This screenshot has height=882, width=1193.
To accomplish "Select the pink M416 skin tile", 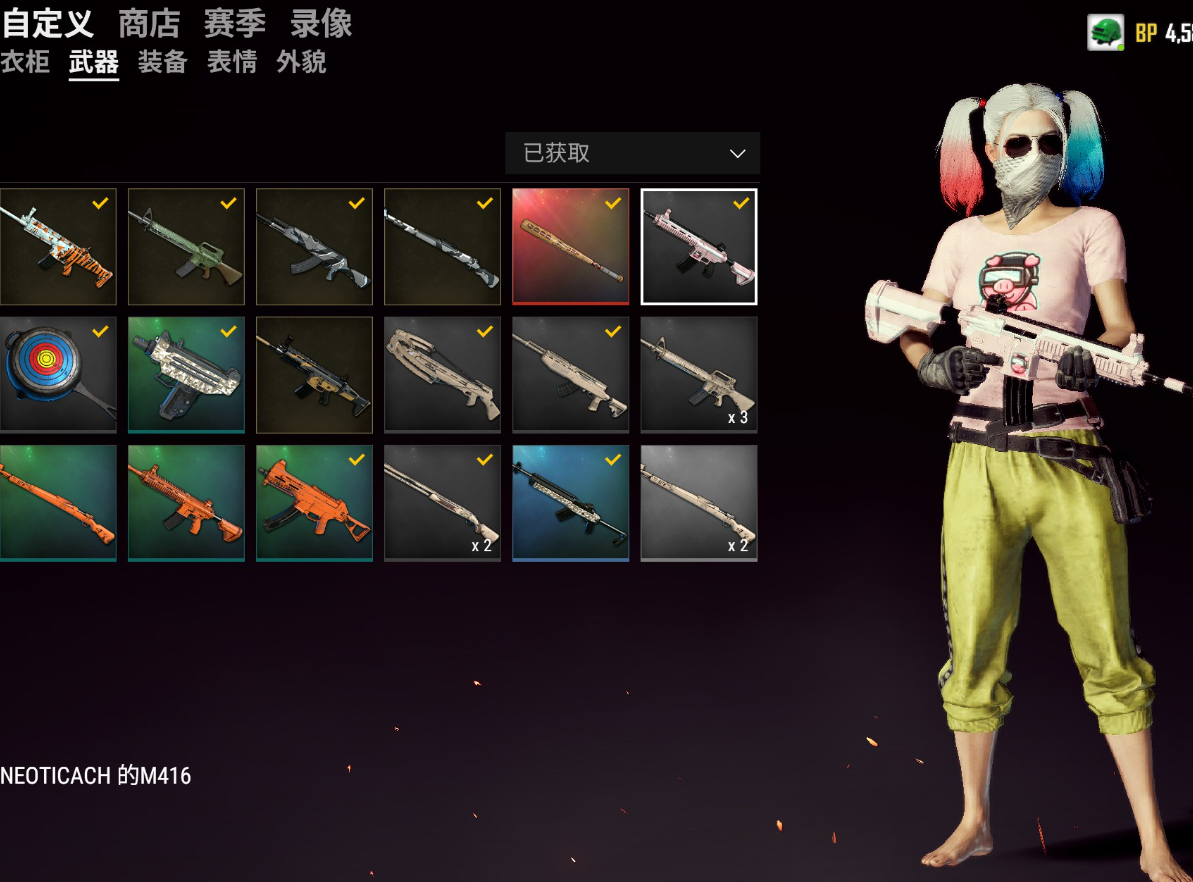I will [x=699, y=246].
